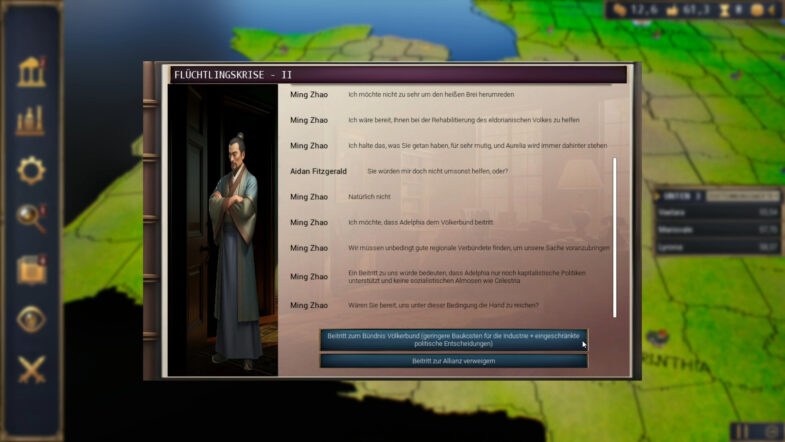Open the orange folder sidebar icon
Screen dimensions: 785x442
pos(31,269)
